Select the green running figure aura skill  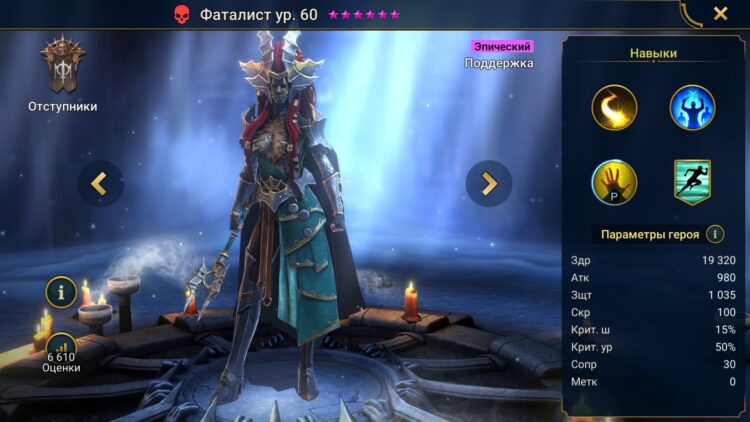[x=692, y=182]
